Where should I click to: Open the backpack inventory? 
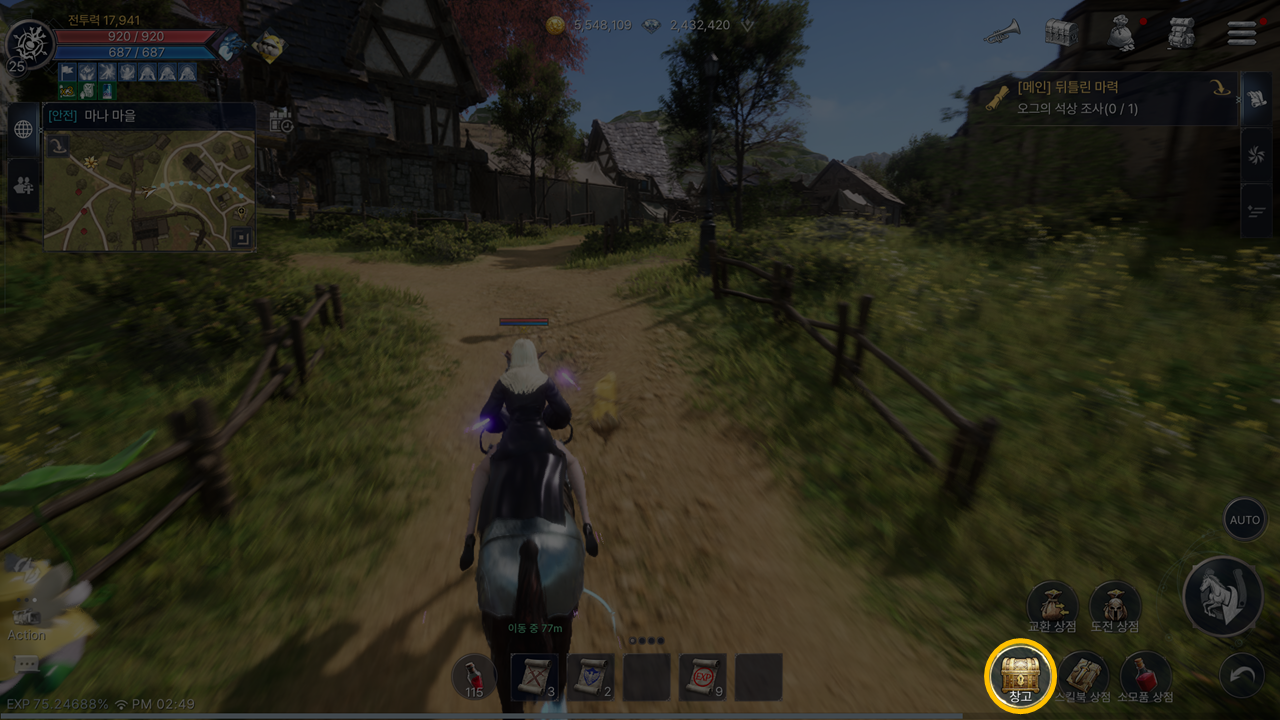(x=1182, y=33)
